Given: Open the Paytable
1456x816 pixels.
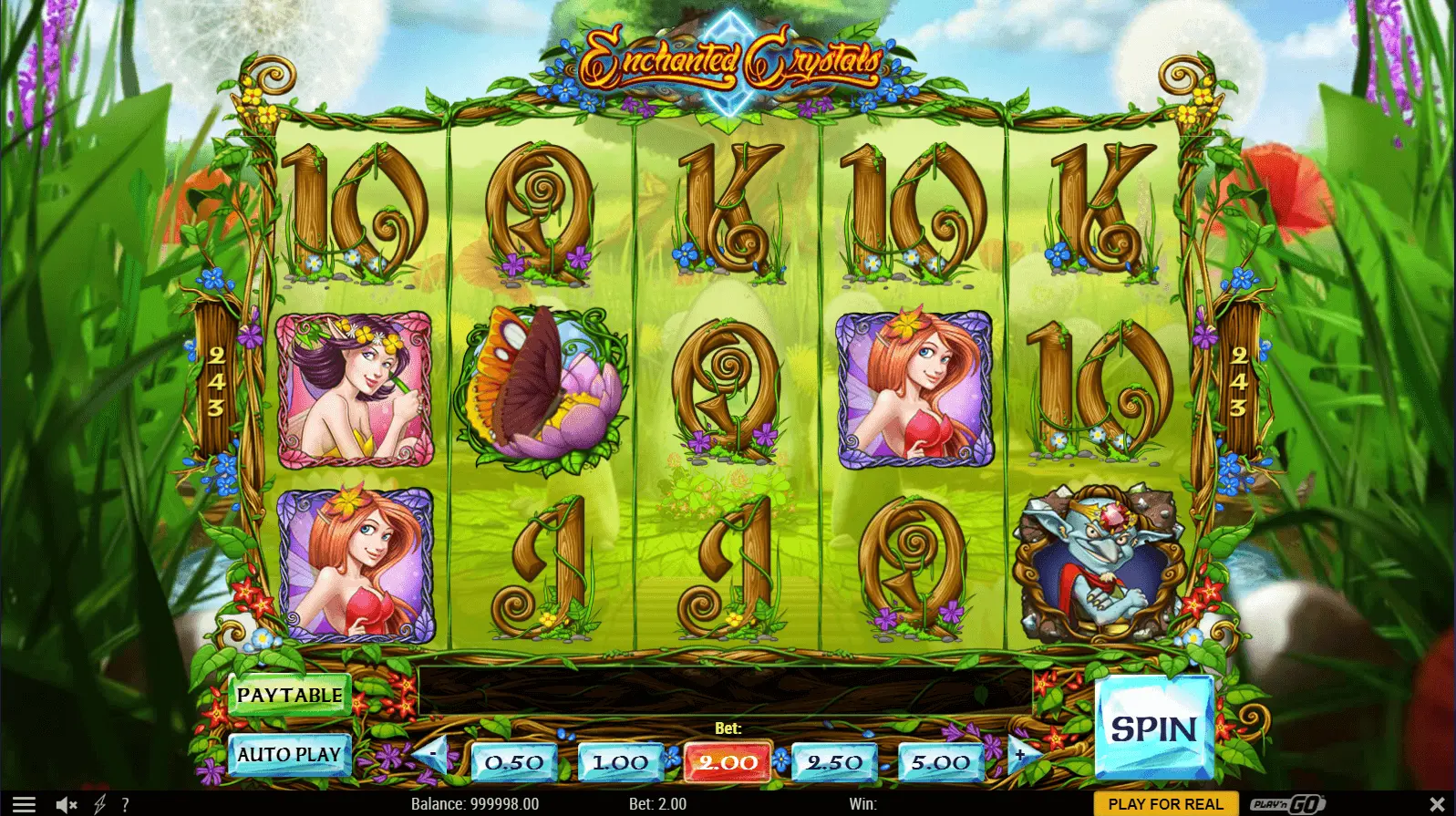Looking at the screenshot, I should [289, 695].
